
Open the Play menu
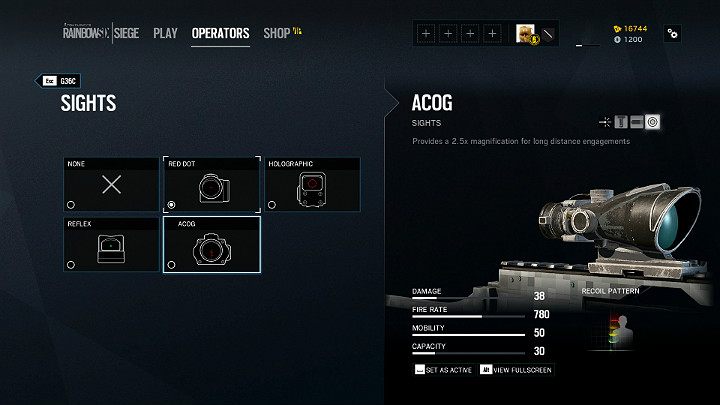(166, 33)
